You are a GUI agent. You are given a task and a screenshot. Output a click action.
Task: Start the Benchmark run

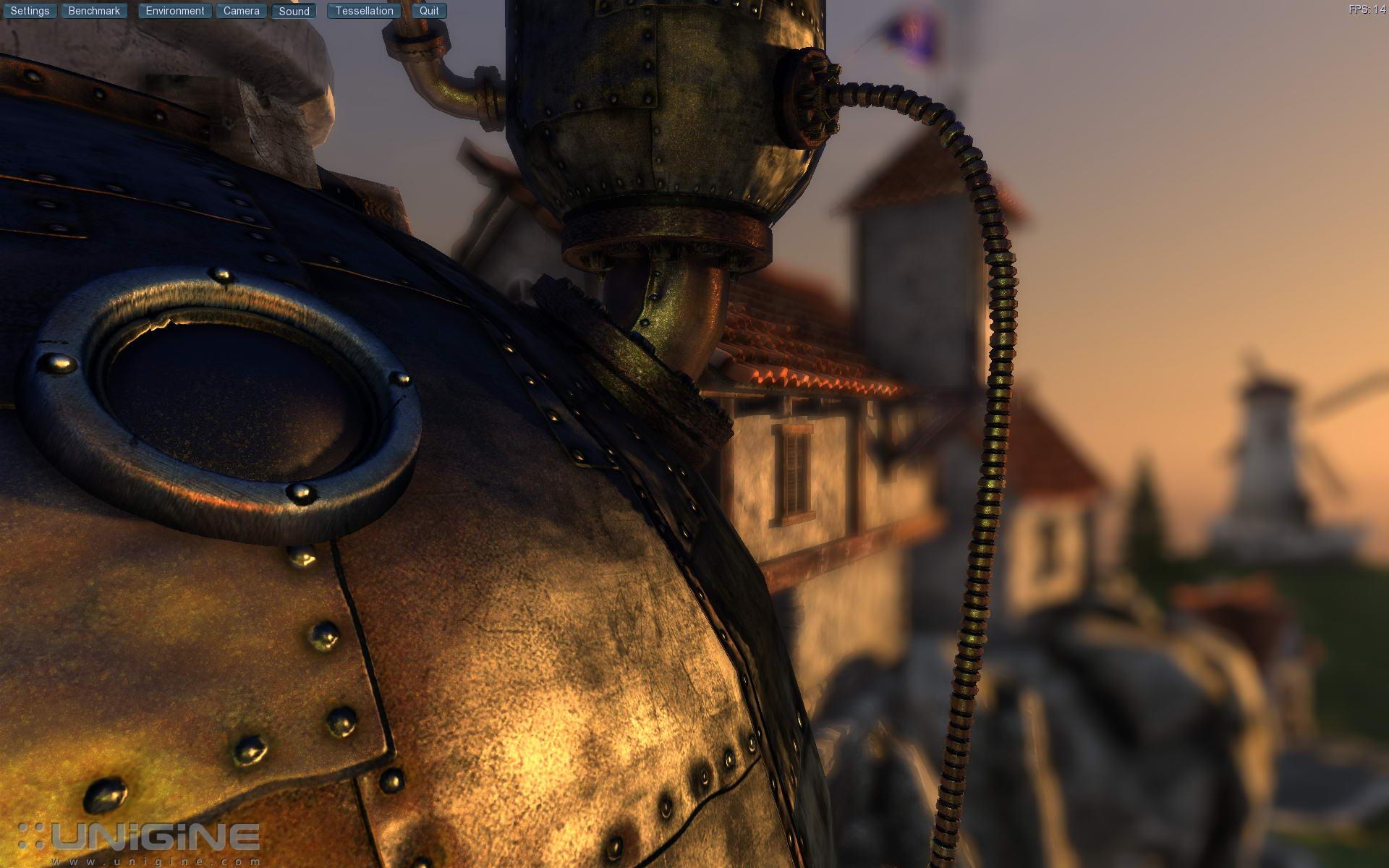pyautogui.click(x=94, y=11)
